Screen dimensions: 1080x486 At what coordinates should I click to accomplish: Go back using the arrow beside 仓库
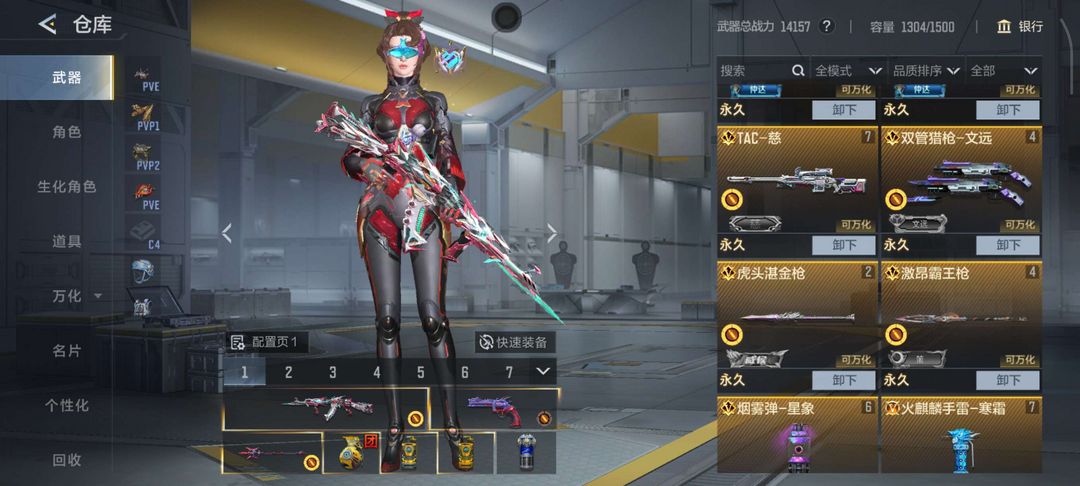47,24
